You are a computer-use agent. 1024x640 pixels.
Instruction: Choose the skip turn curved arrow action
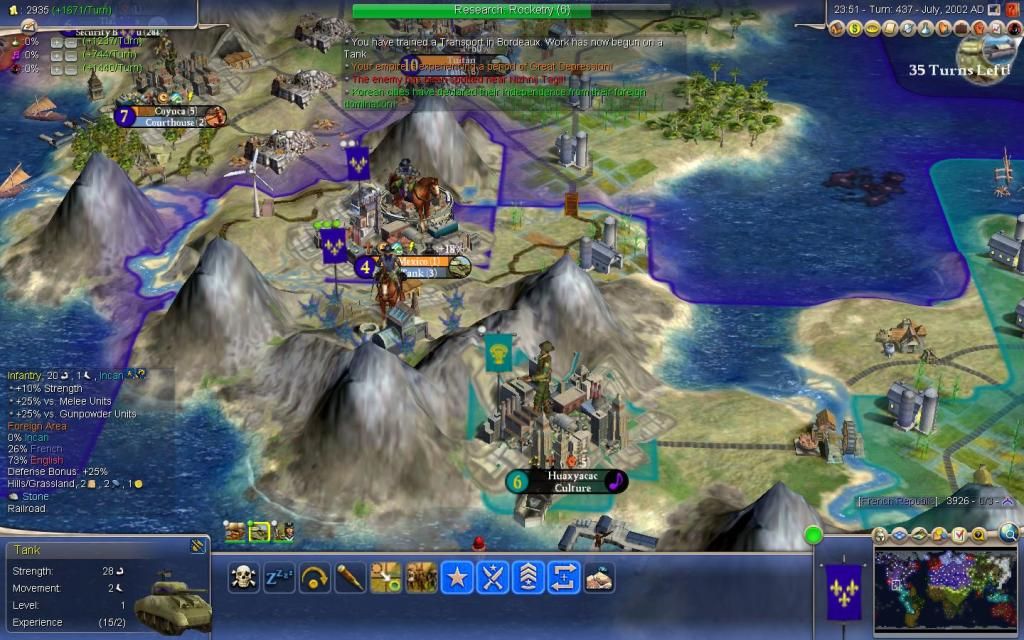pos(315,577)
